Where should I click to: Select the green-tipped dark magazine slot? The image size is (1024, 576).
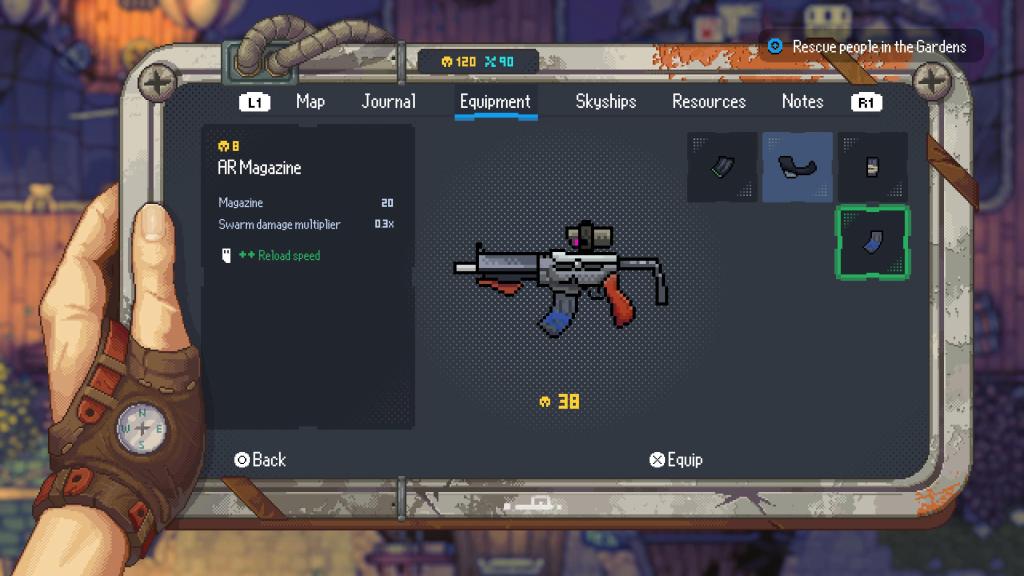point(722,167)
